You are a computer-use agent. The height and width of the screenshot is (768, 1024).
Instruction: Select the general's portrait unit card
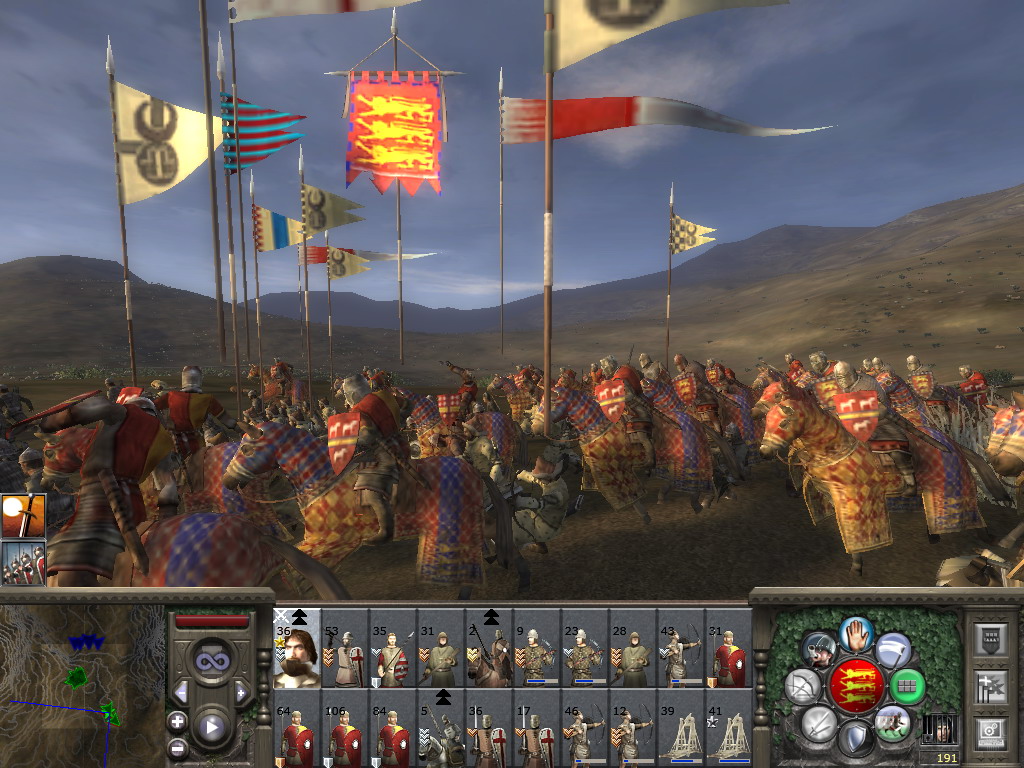pos(297,650)
